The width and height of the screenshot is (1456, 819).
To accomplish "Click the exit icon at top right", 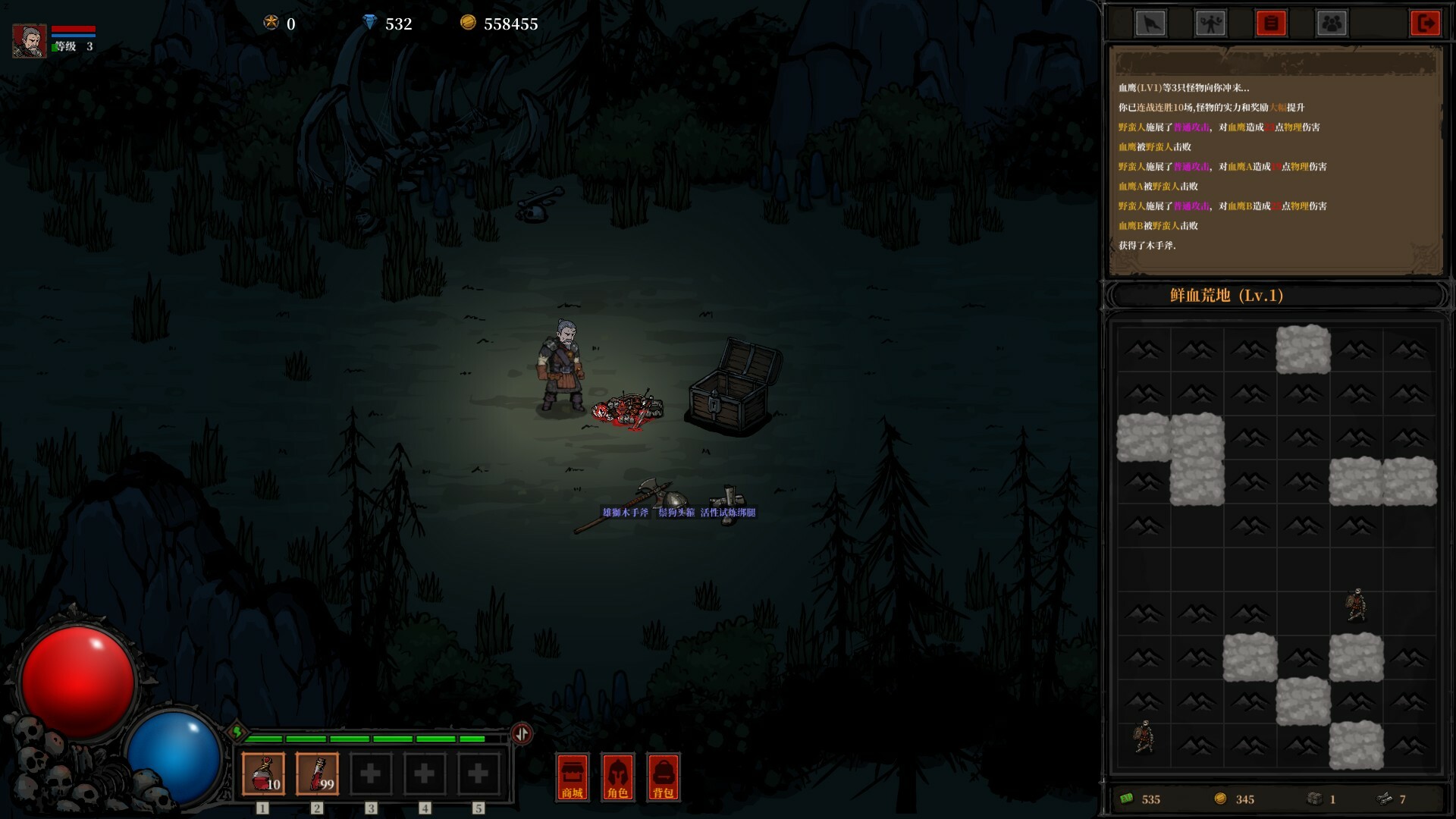I will pyautogui.click(x=1426, y=23).
